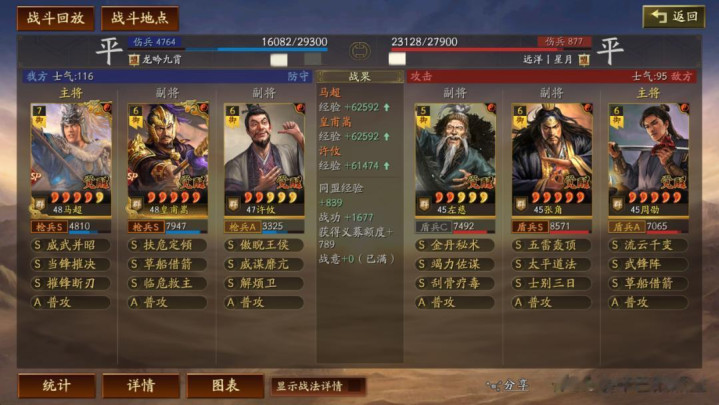
Task: Share the battle report via 分享
Action: (507, 385)
